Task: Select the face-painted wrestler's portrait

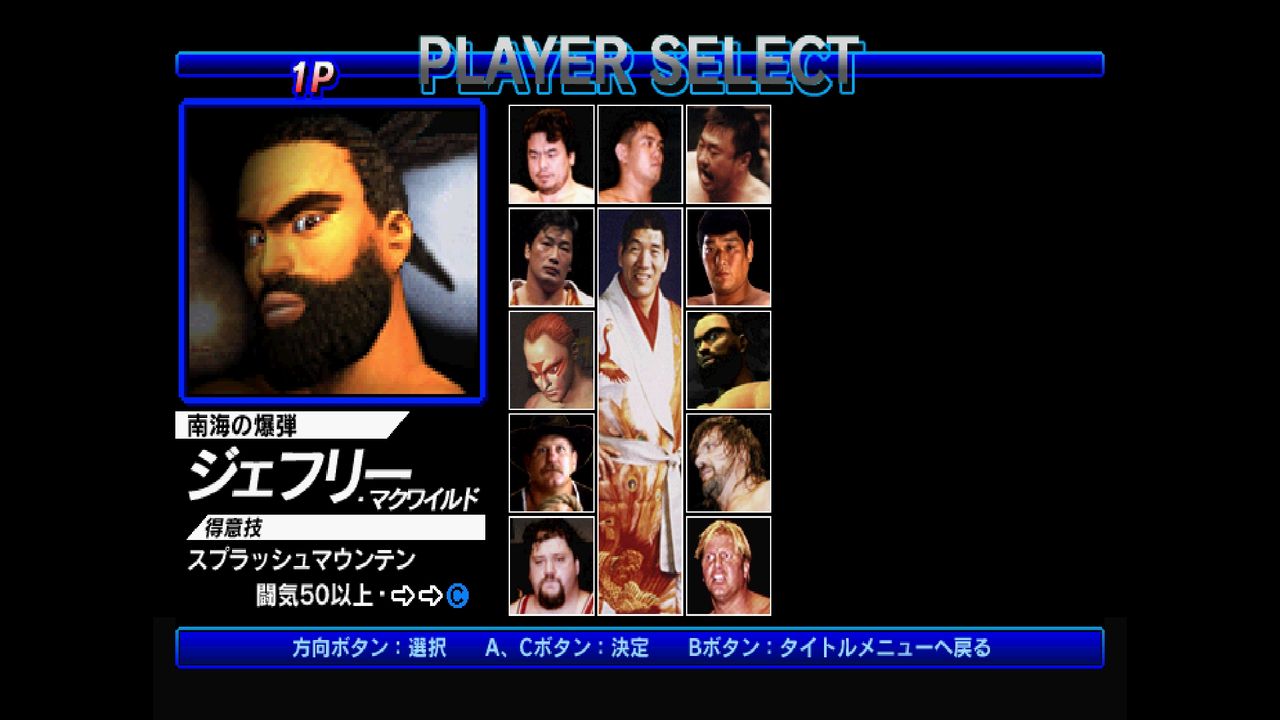Action: [550, 358]
